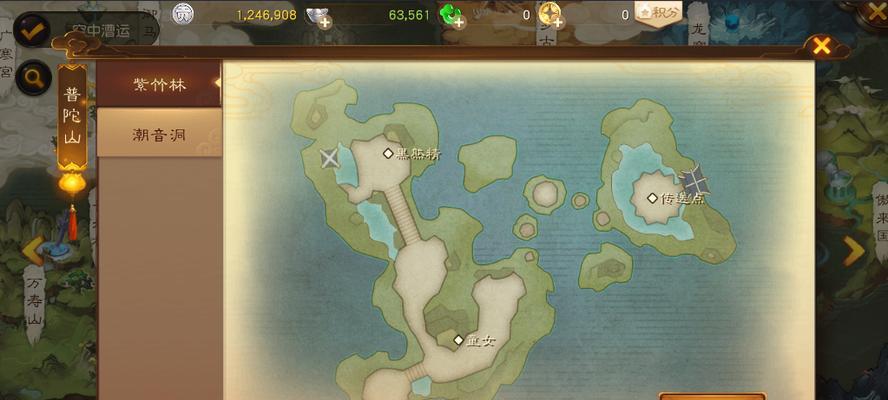Switch to the 潮音洞 area tab

pos(159,134)
